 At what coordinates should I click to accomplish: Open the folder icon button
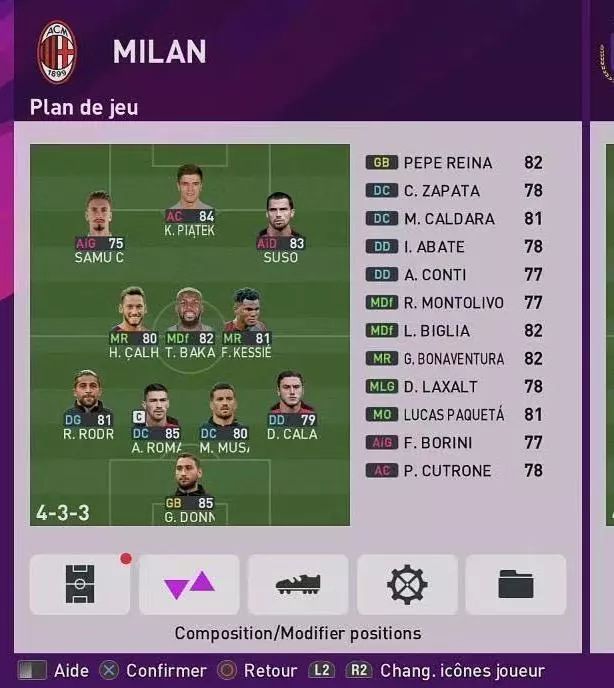coord(516,585)
